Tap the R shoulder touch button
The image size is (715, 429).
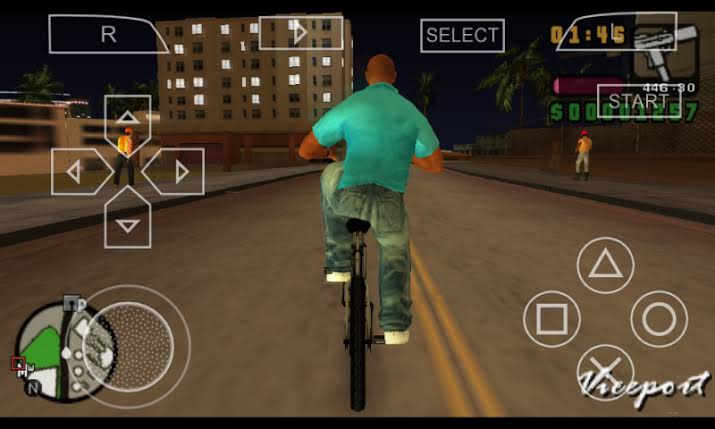pos(108,34)
